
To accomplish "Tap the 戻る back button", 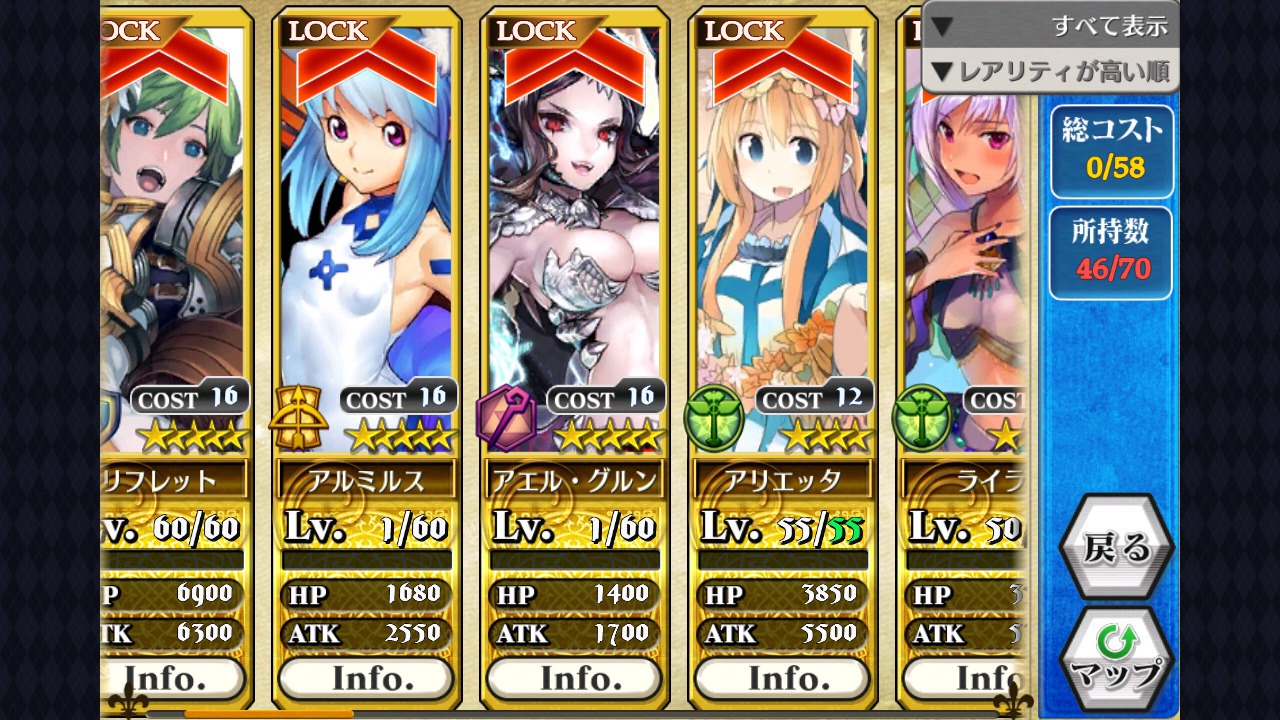I will [x=1116, y=548].
